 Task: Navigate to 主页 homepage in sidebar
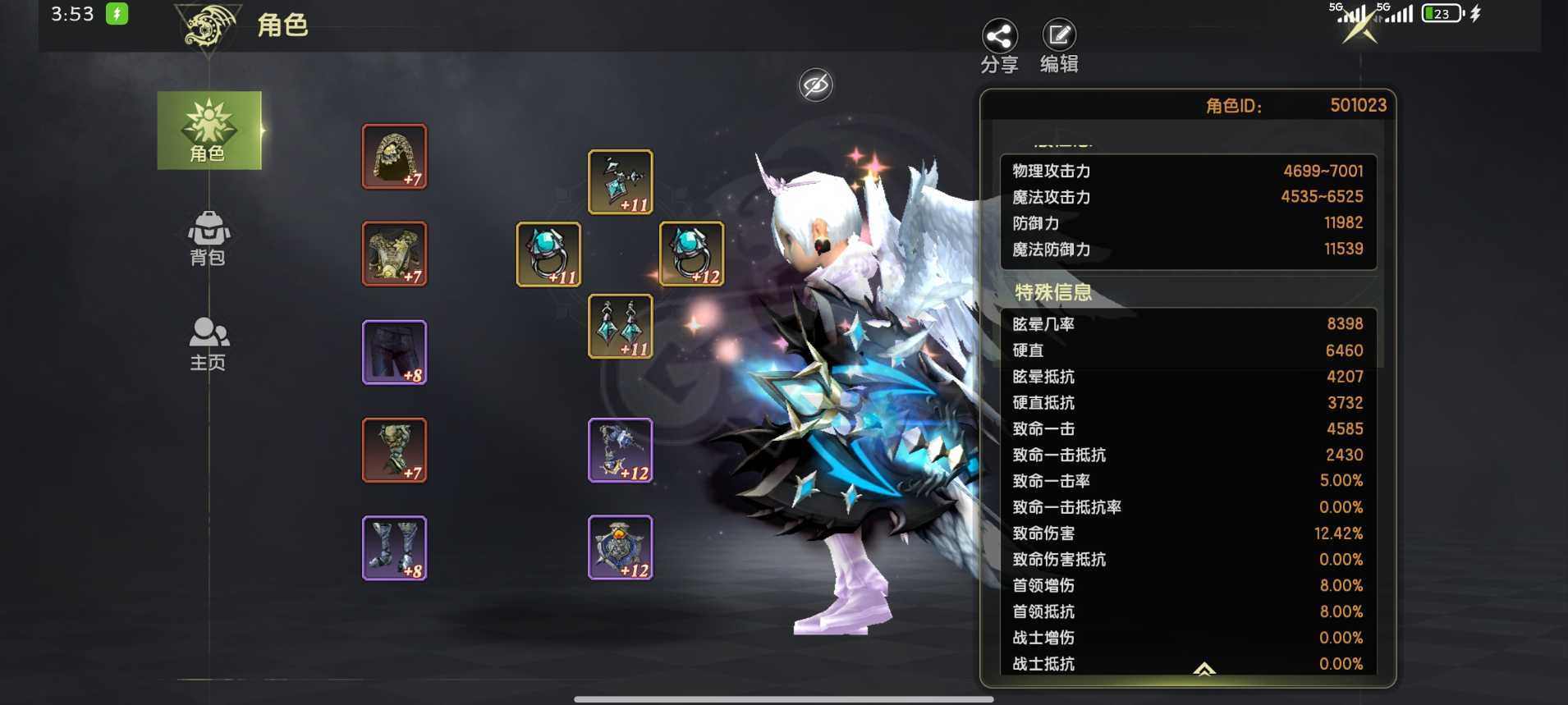(209, 342)
